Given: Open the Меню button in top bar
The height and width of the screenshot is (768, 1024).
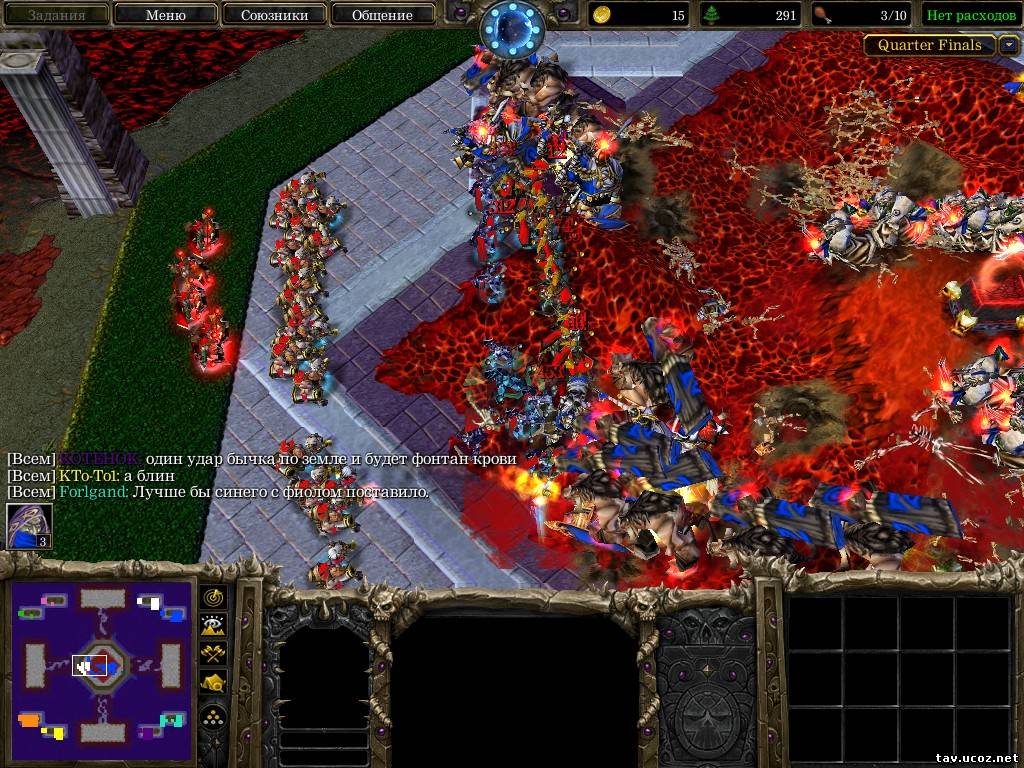Looking at the screenshot, I should 165,15.
